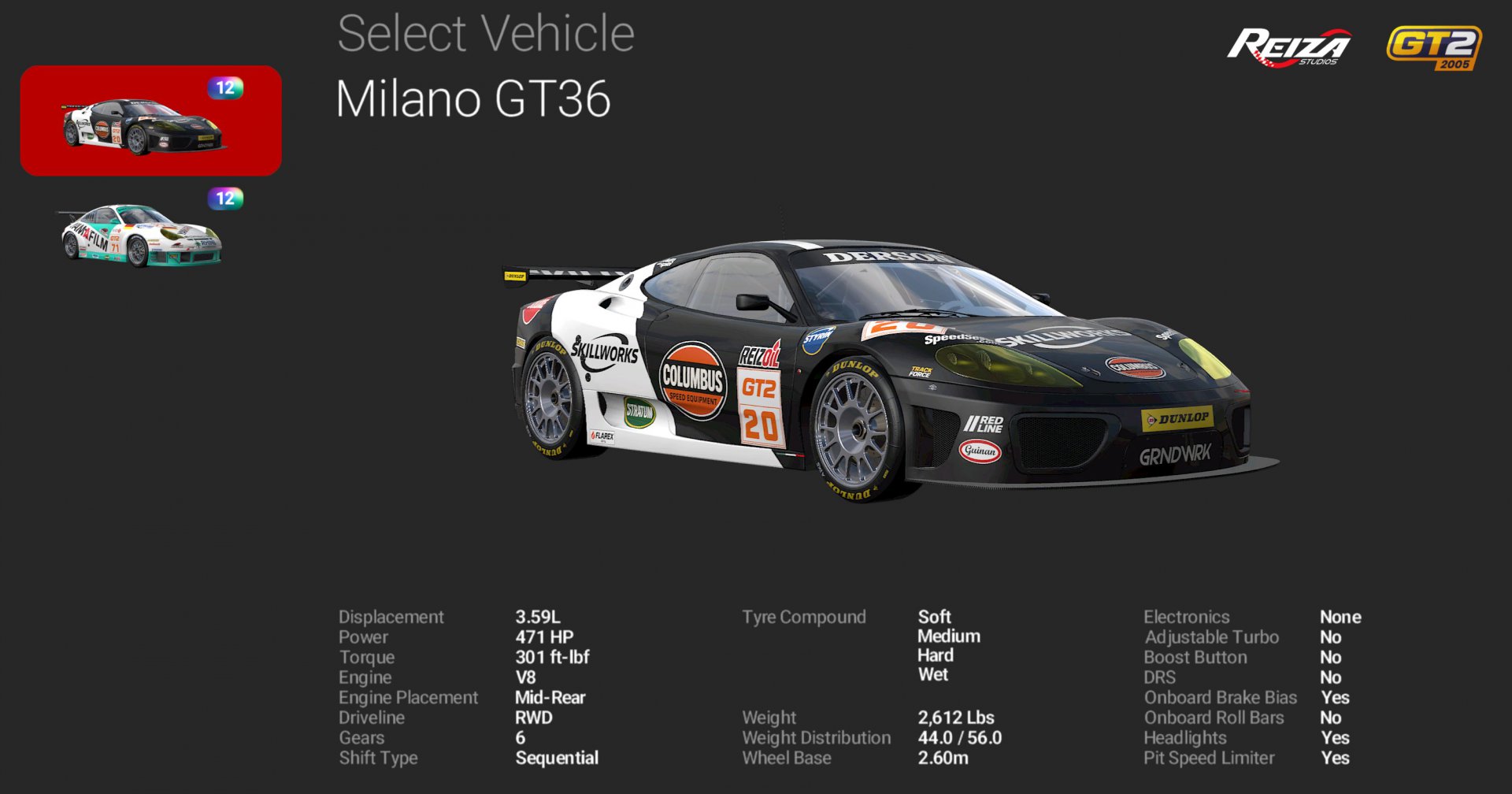The height and width of the screenshot is (794, 1512).
Task: Click the Soft tyre compound entry
Action: (x=934, y=617)
